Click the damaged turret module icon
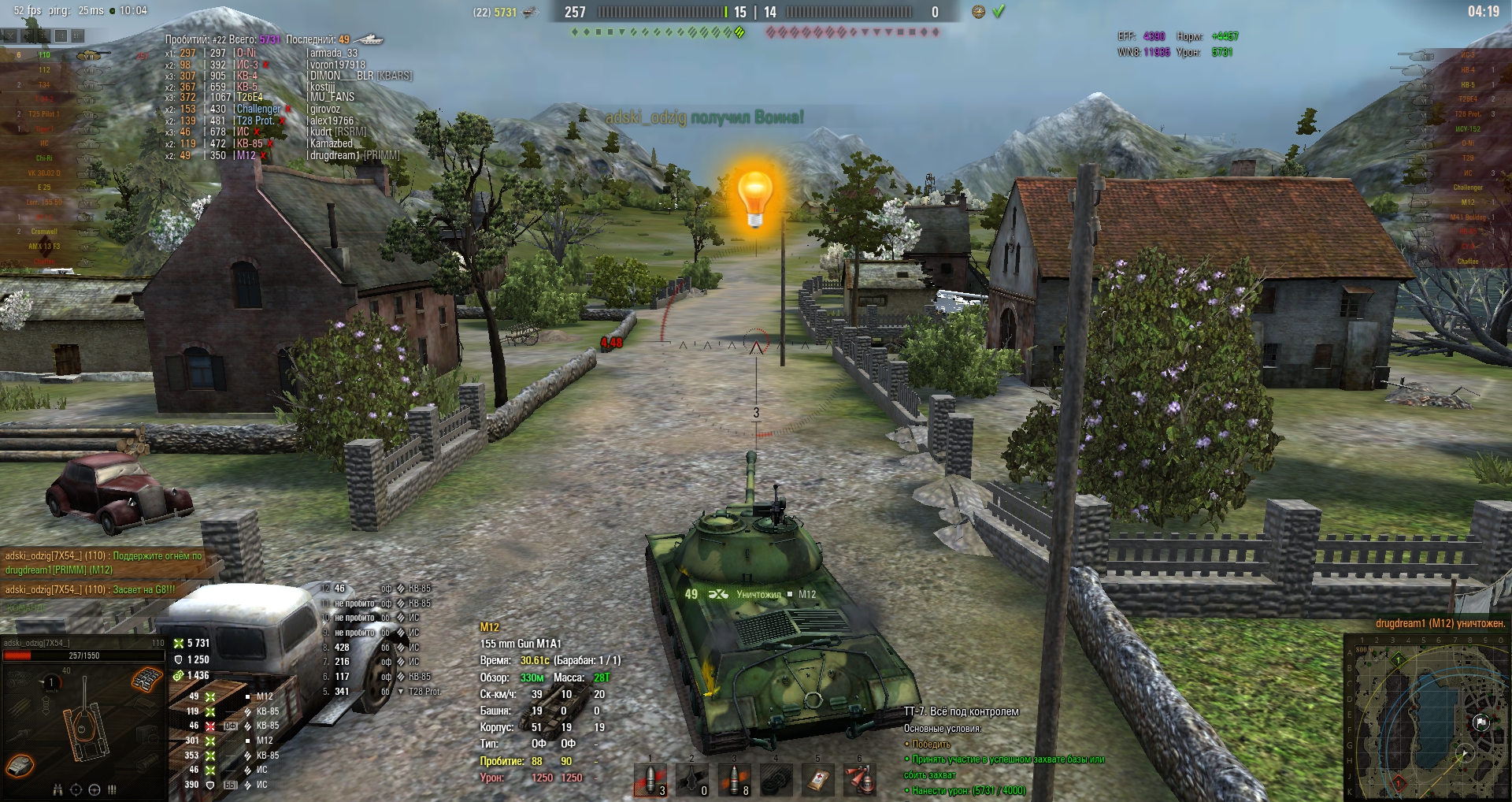1512x802 pixels. 20,765
